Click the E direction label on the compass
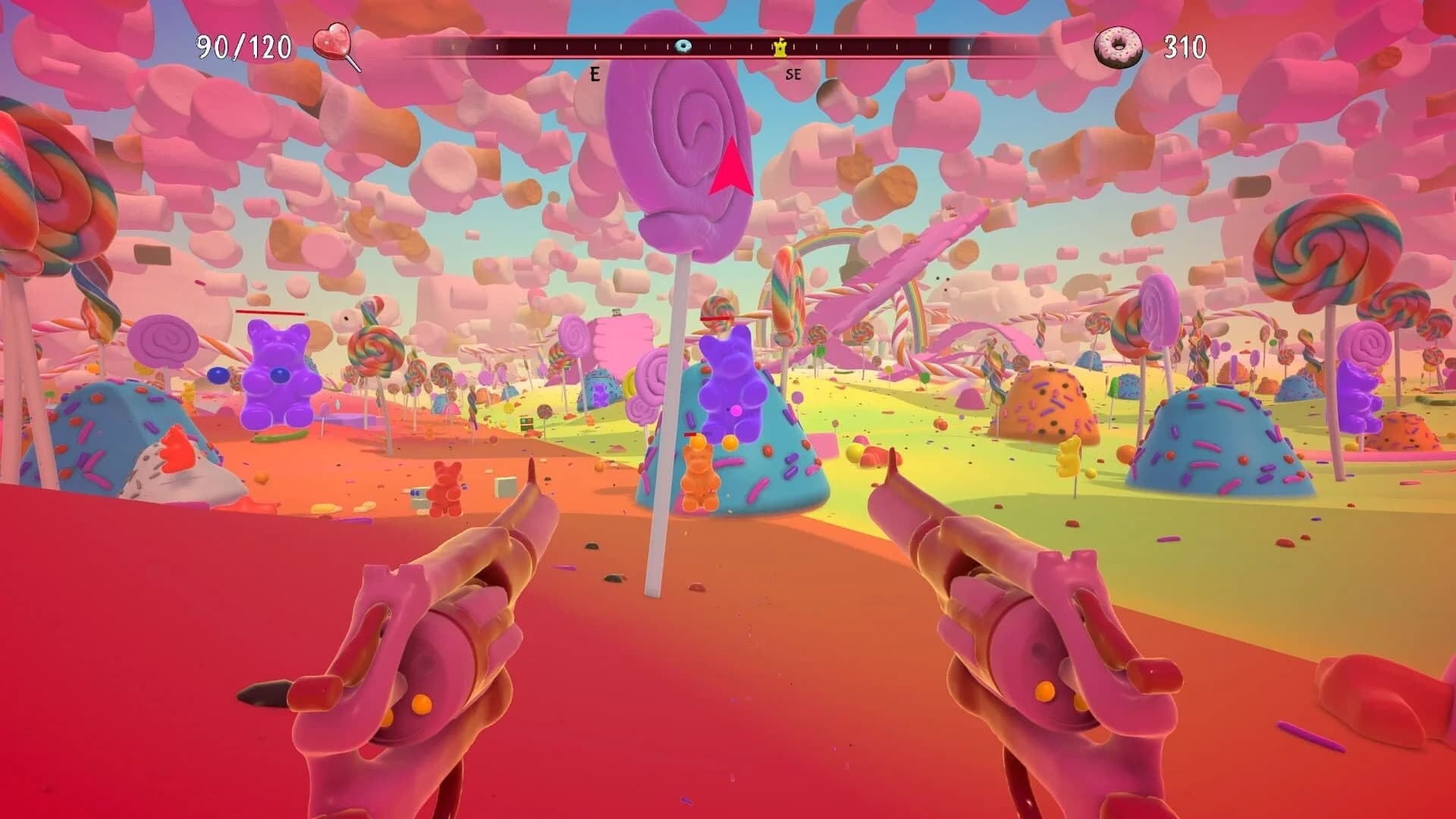The image size is (1456, 819). (x=594, y=75)
